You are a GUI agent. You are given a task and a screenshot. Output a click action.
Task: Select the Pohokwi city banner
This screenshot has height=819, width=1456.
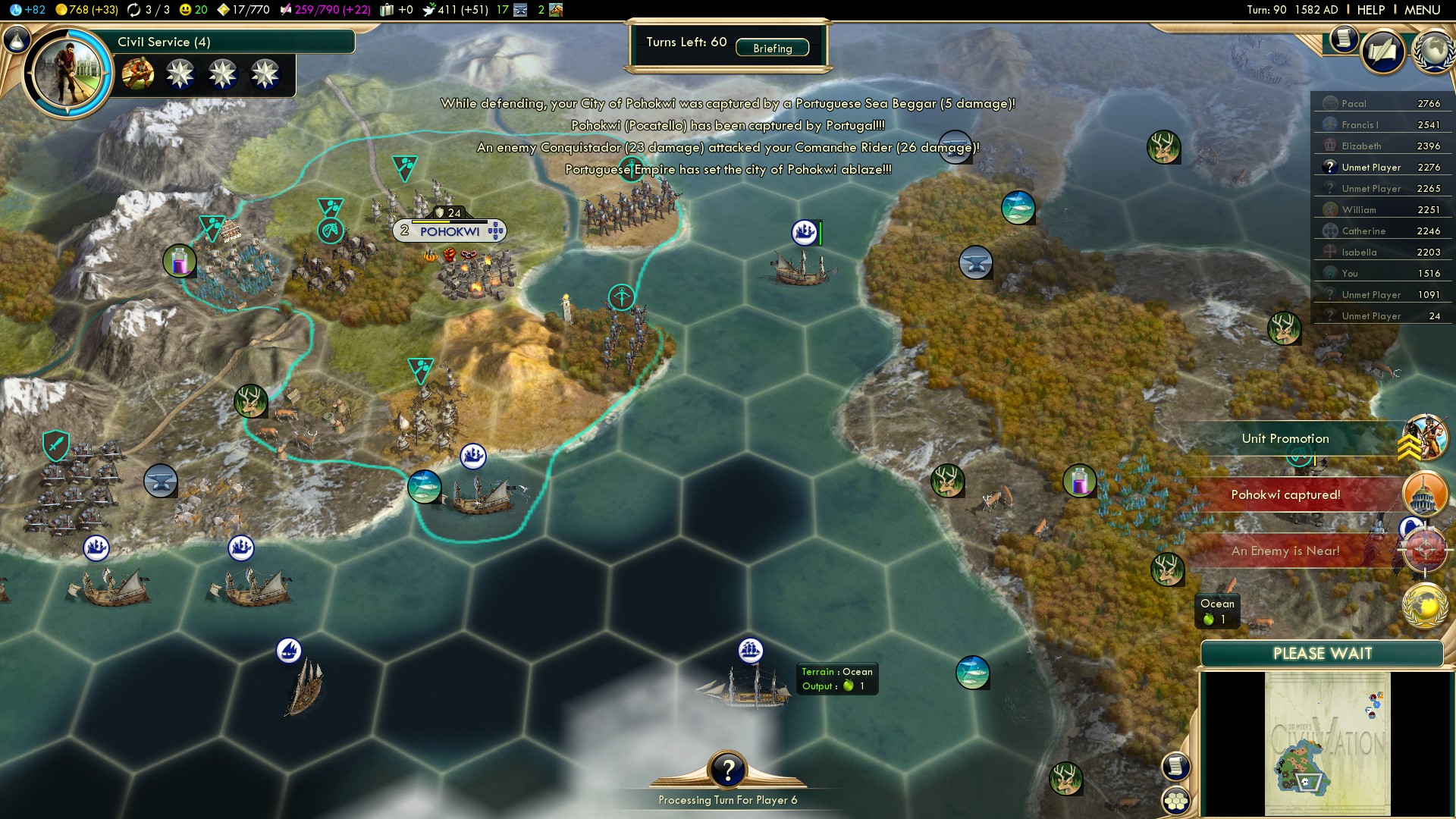(x=450, y=231)
